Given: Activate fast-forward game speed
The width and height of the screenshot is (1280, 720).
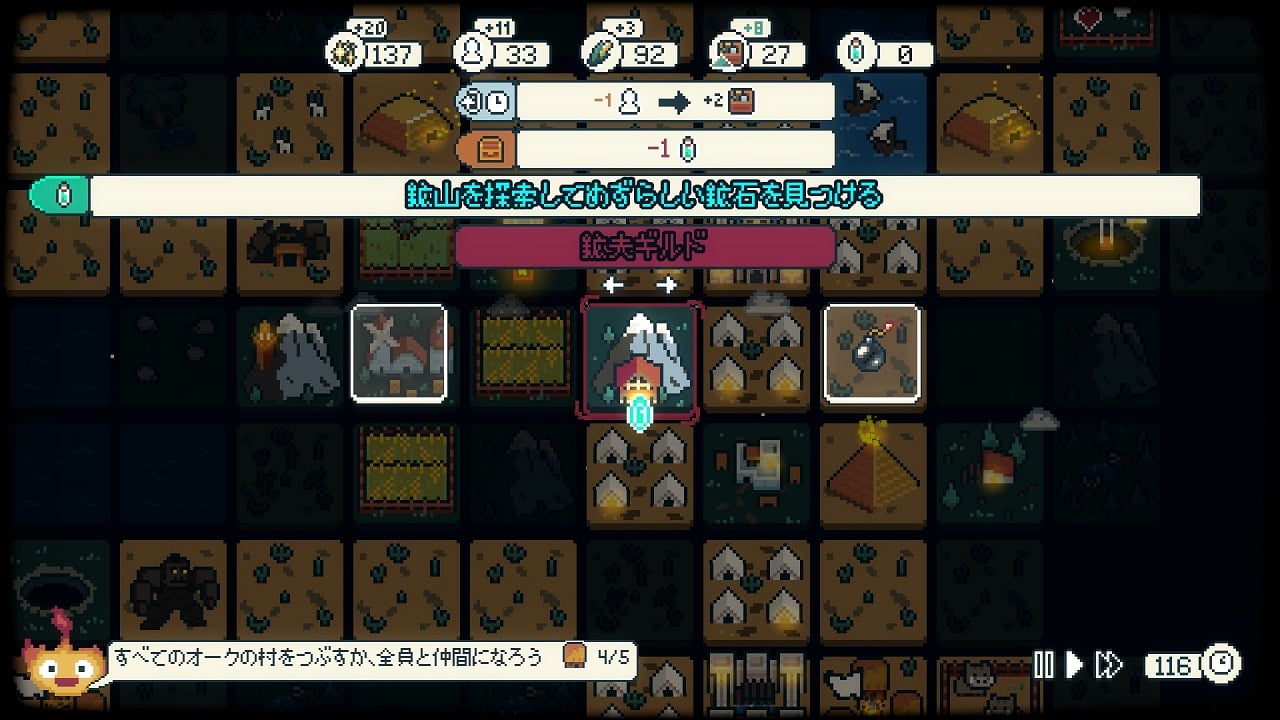Looking at the screenshot, I should click(x=1108, y=665).
